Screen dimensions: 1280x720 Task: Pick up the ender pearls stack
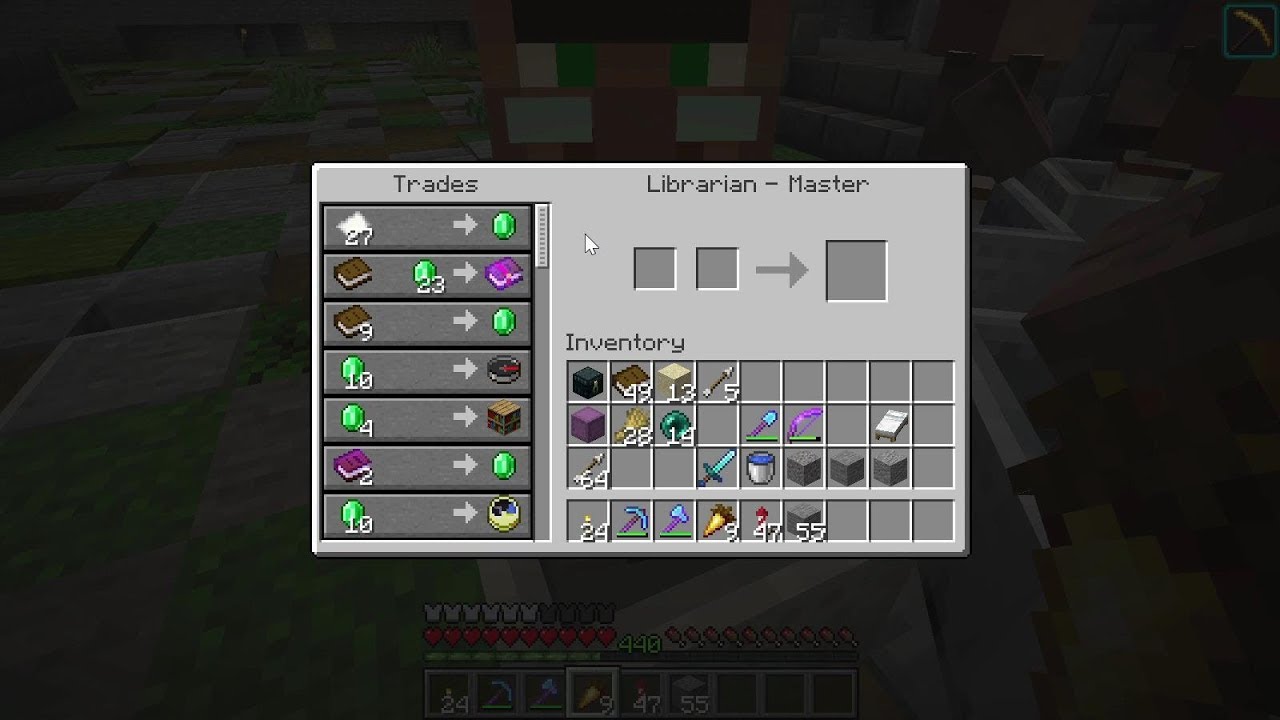pos(673,424)
